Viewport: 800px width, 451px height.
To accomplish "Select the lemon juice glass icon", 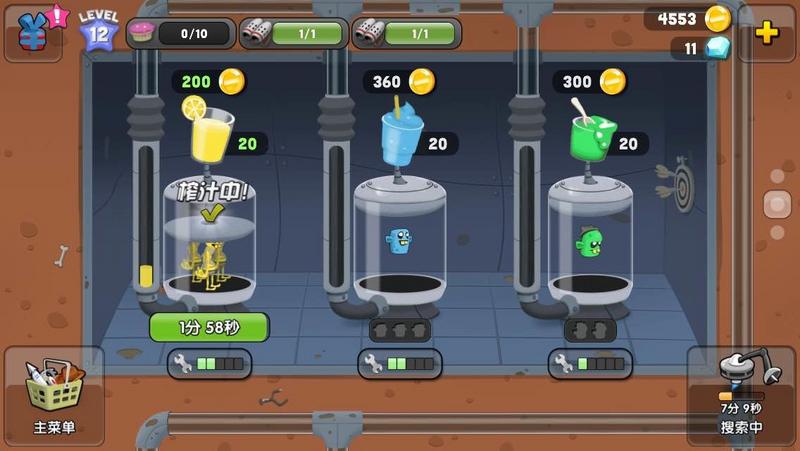I will tap(210, 130).
